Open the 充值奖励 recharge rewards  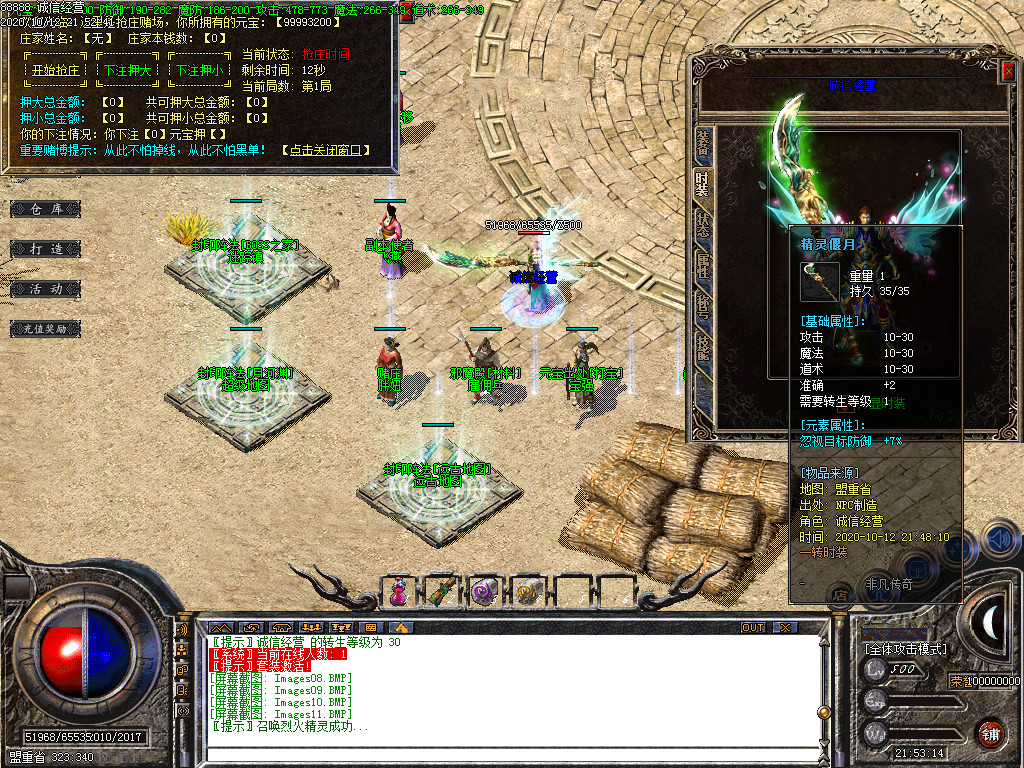coord(46,328)
